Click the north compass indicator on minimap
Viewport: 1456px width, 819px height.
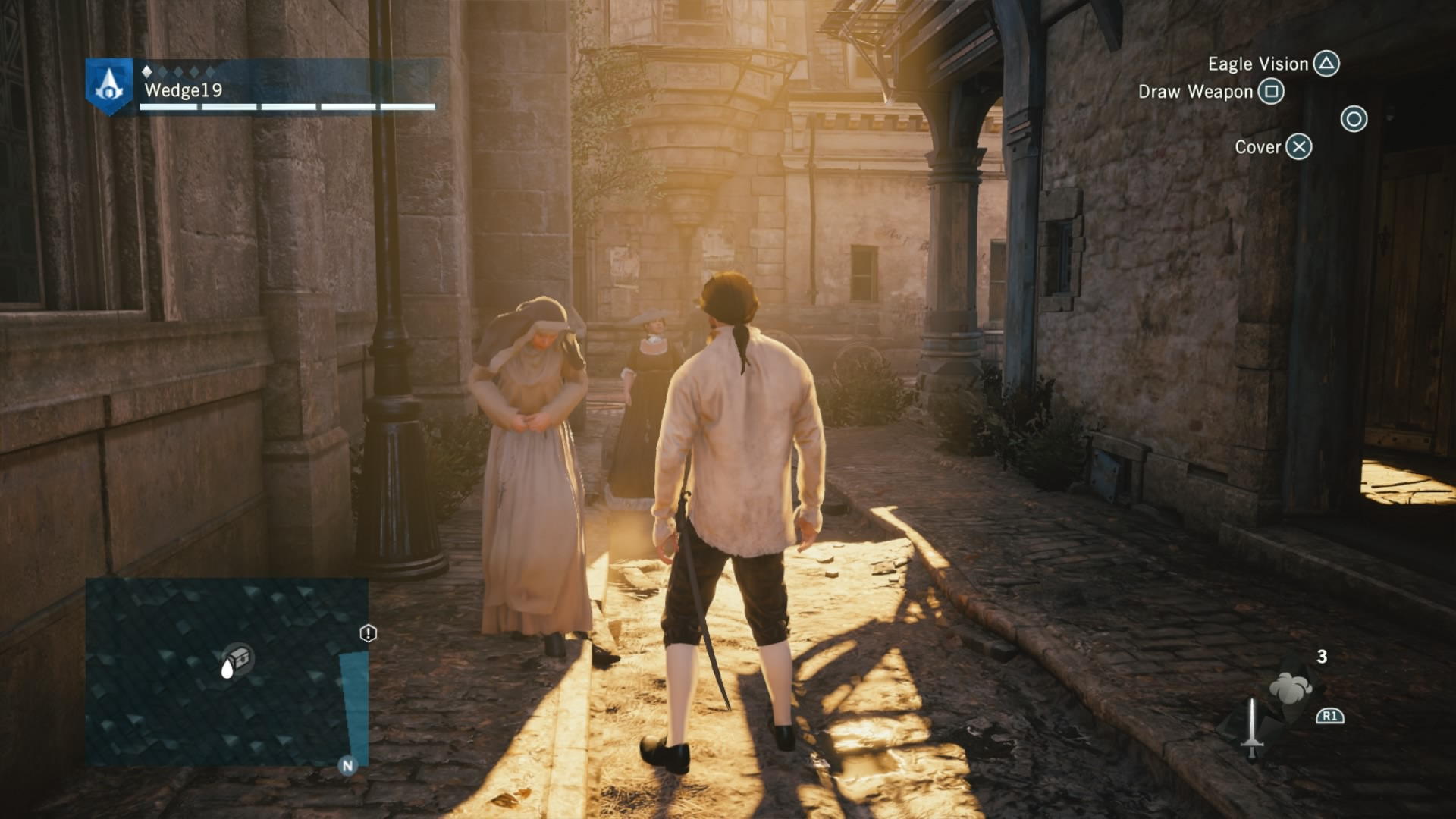347,765
